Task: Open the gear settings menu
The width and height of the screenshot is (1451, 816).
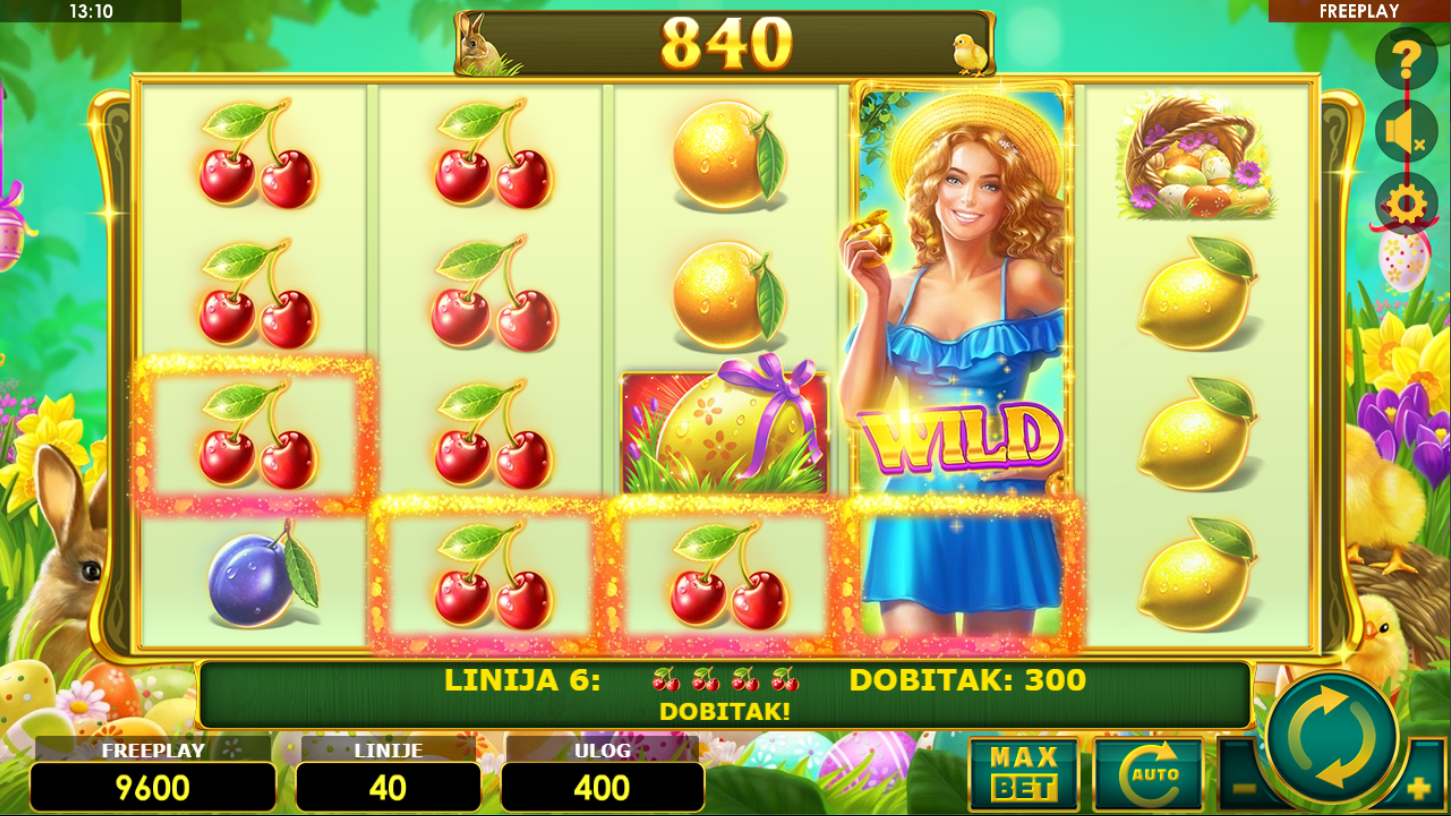Action: [1406, 204]
